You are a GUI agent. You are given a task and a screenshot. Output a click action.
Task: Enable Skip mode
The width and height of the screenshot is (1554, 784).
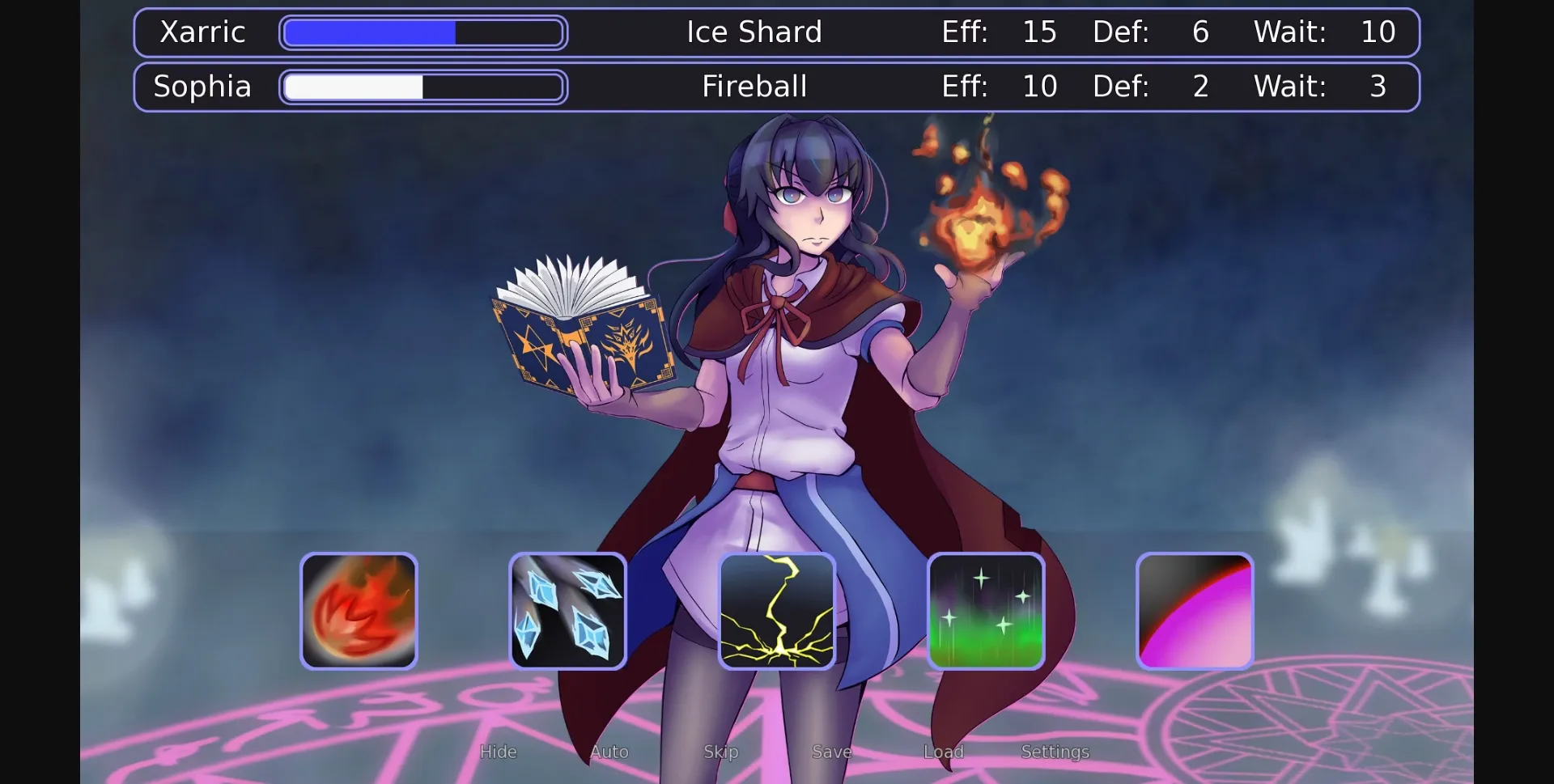[720, 752]
